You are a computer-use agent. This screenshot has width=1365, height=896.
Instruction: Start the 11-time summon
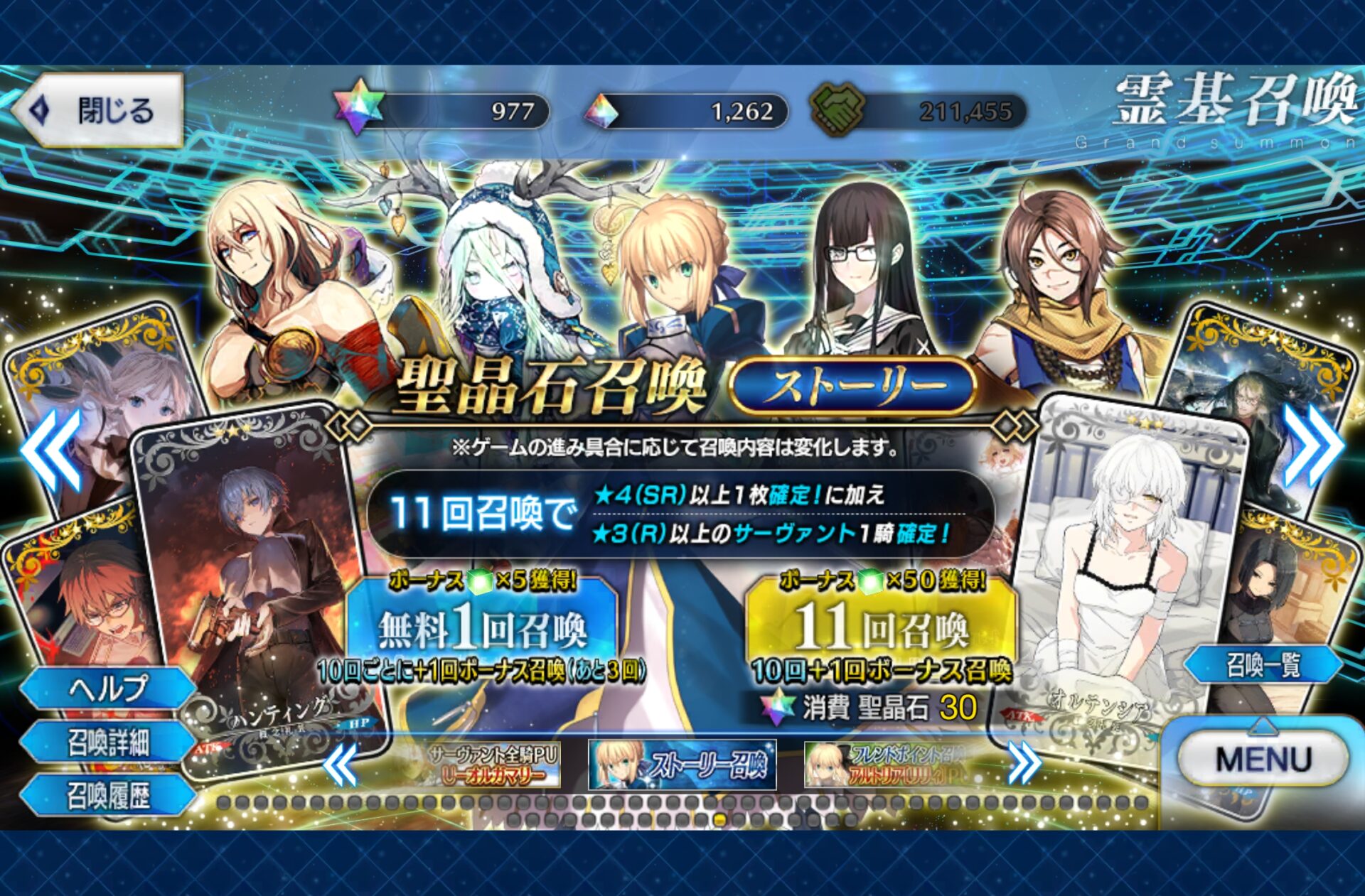click(x=881, y=628)
